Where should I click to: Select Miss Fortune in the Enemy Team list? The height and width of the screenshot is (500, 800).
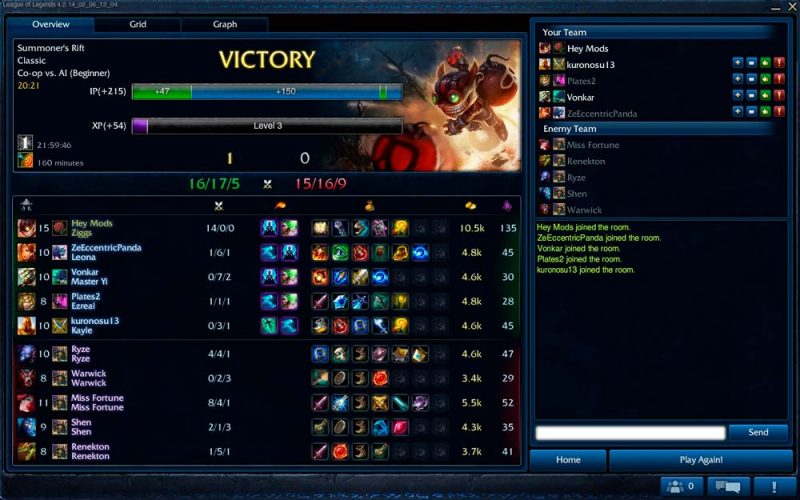coord(593,145)
